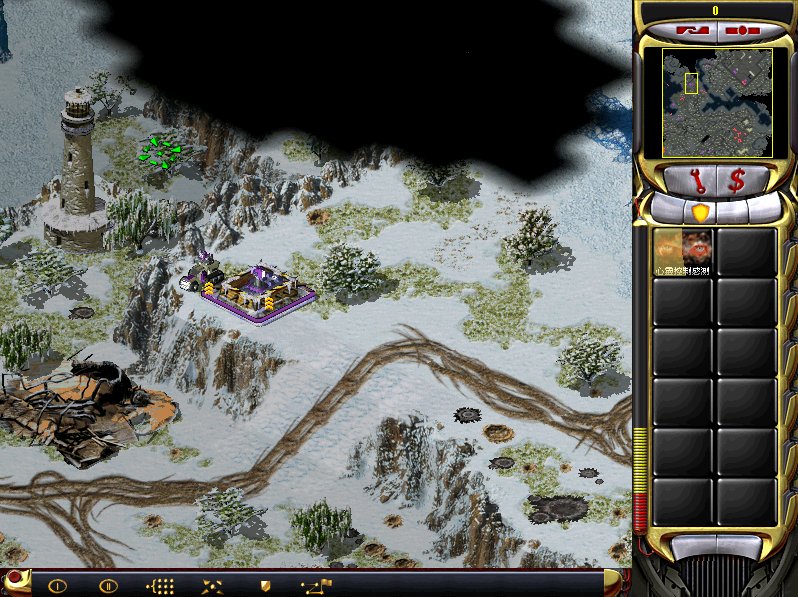Switch to the shield defense build tab

pyautogui.click(x=700, y=212)
